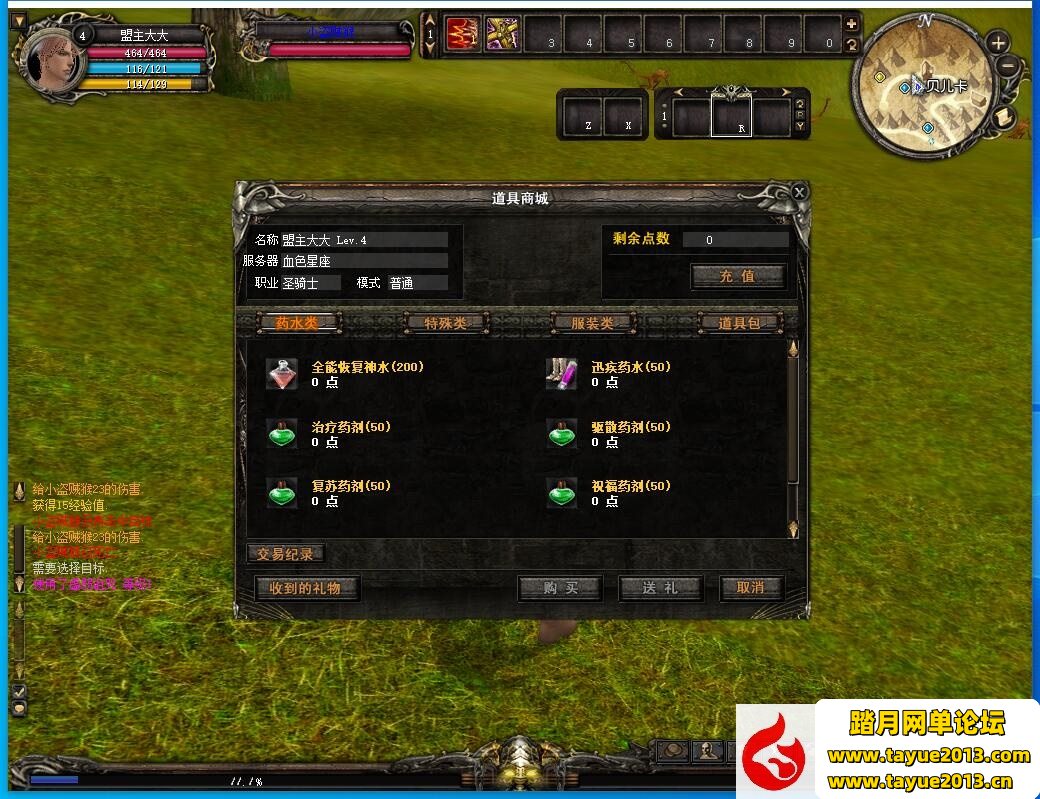This screenshot has height=799, width=1040.
Task: Cancel with the 取消 button
Action: pos(750,588)
